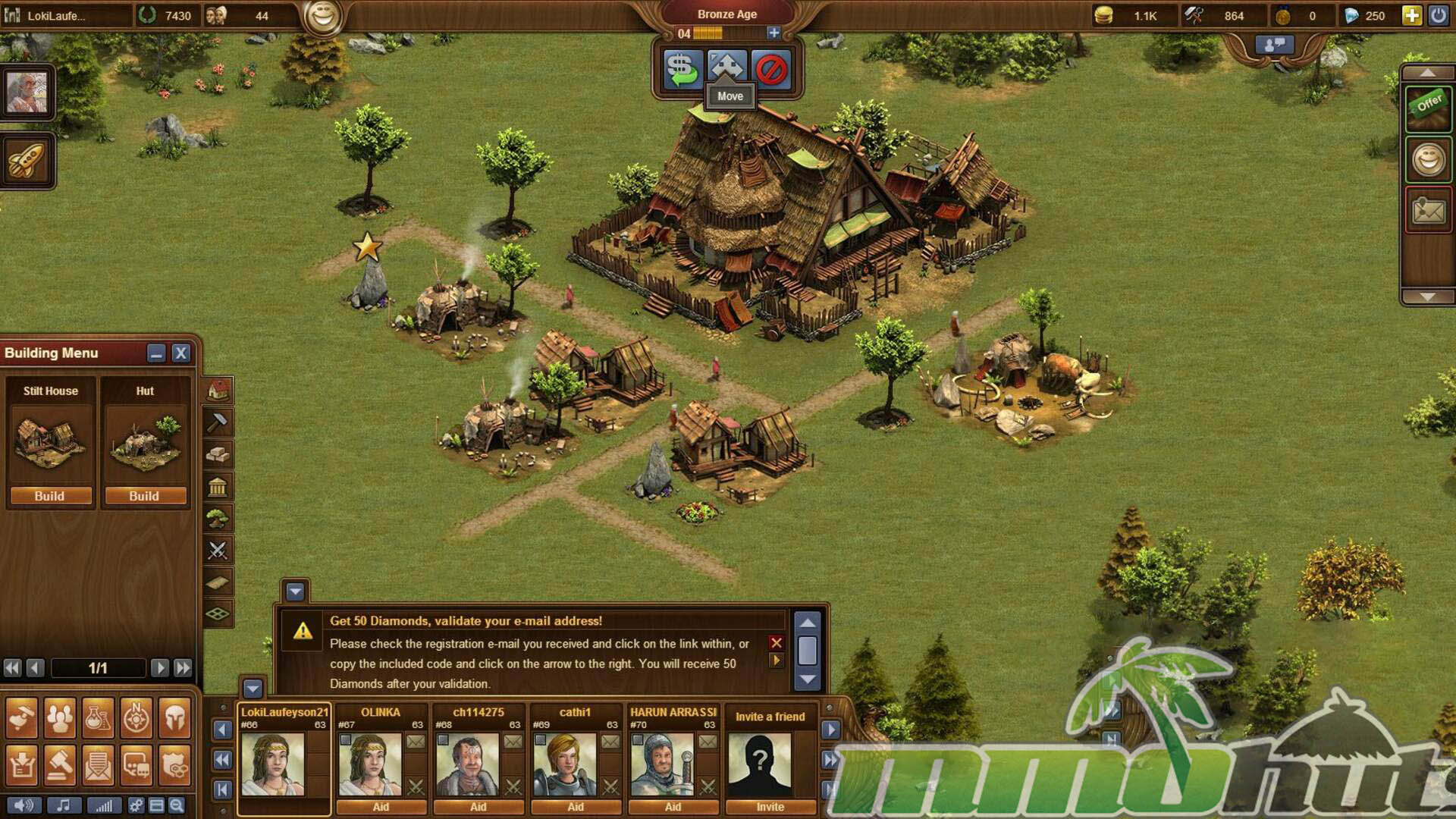The height and width of the screenshot is (819, 1456).
Task: Activate the Move building tool
Action: 727,69
